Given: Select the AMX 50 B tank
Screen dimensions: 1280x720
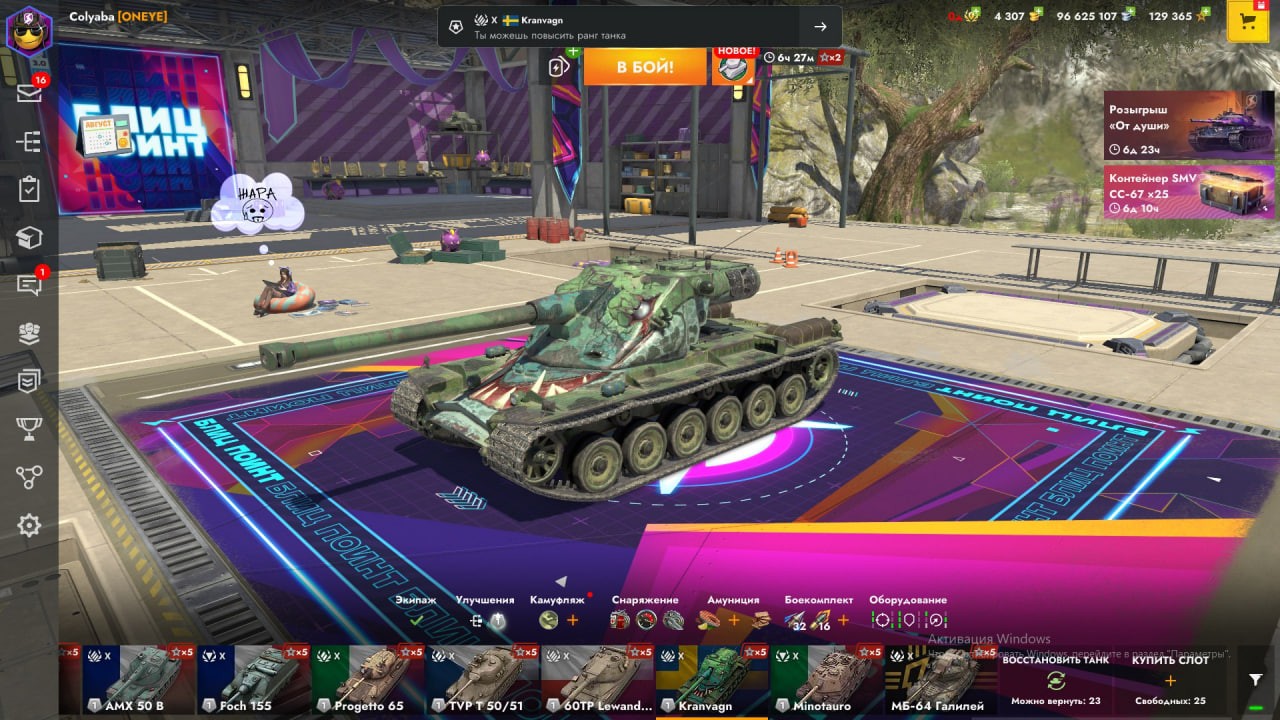Looking at the screenshot, I should coord(139,679).
